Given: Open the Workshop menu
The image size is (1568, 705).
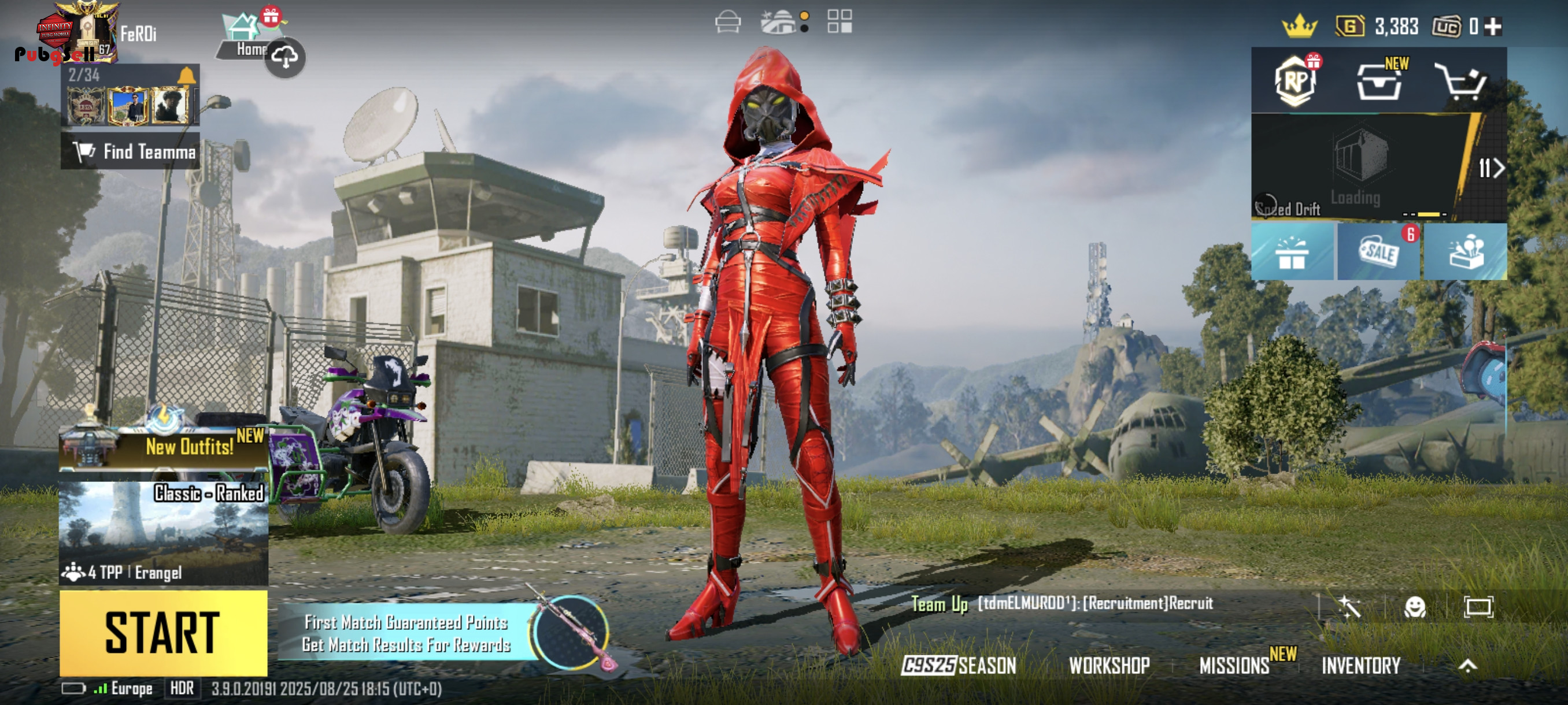Looking at the screenshot, I should click(x=1109, y=666).
